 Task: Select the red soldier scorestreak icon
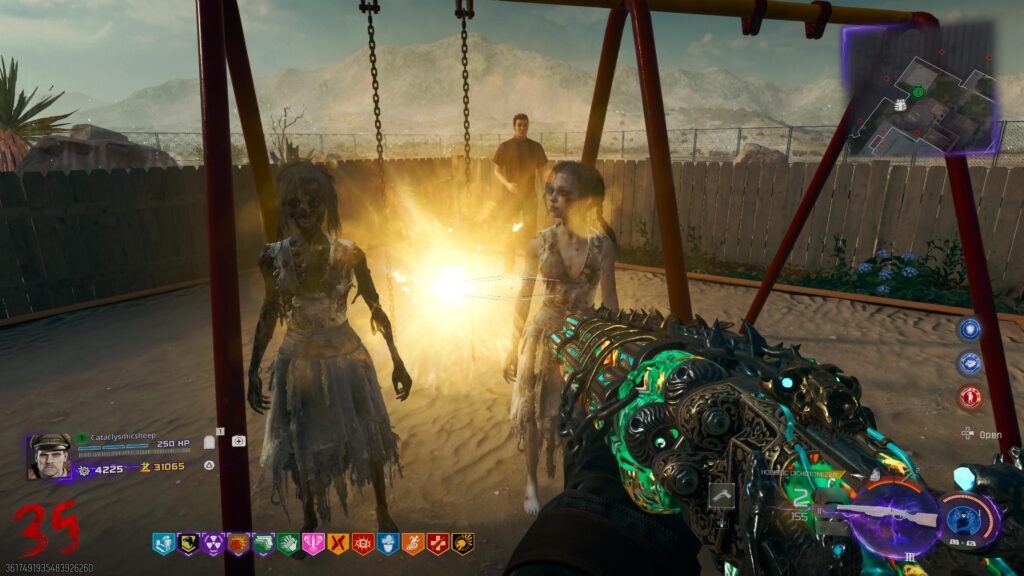[969, 397]
